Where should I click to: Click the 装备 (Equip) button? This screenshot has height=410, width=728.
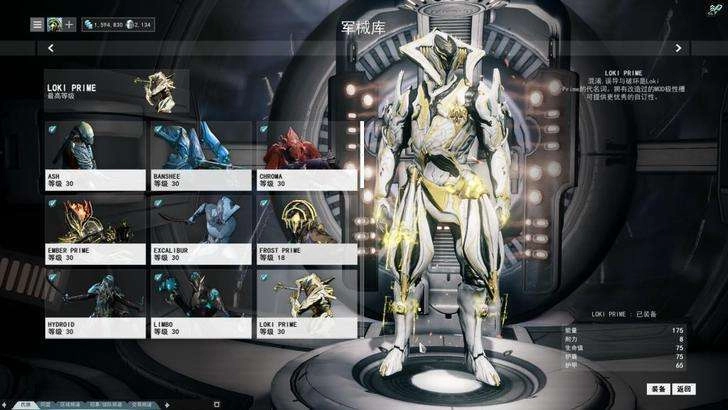(657, 388)
